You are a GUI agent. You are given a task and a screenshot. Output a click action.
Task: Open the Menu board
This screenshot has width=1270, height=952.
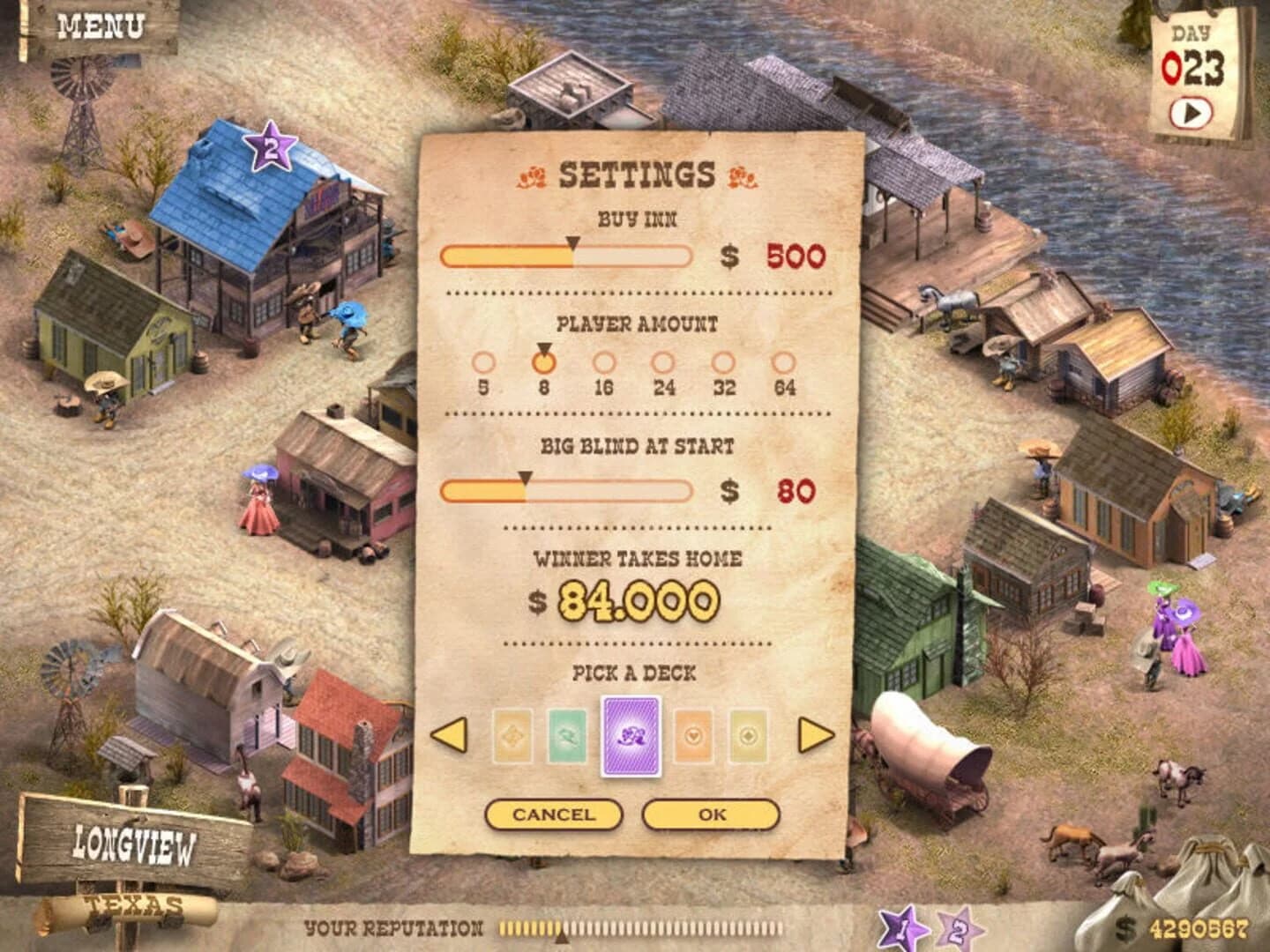[100, 26]
